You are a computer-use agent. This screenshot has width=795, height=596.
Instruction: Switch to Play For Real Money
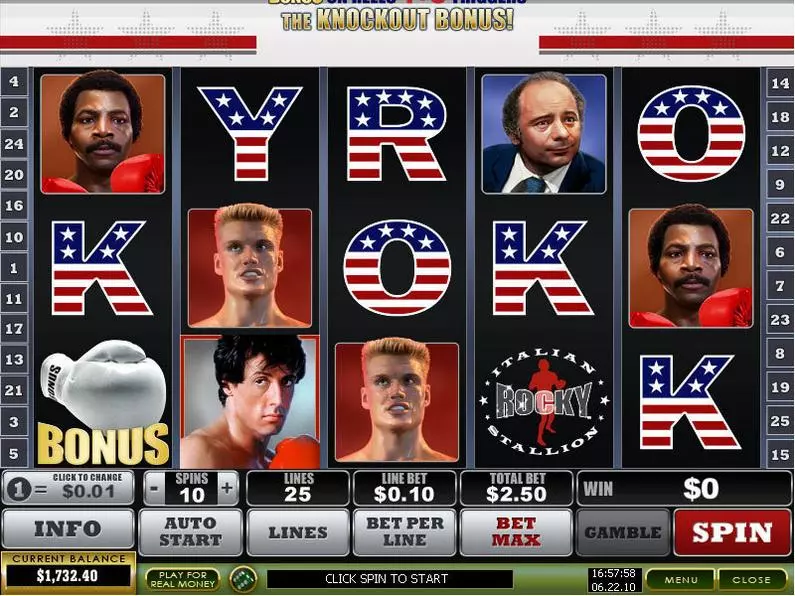click(182, 579)
